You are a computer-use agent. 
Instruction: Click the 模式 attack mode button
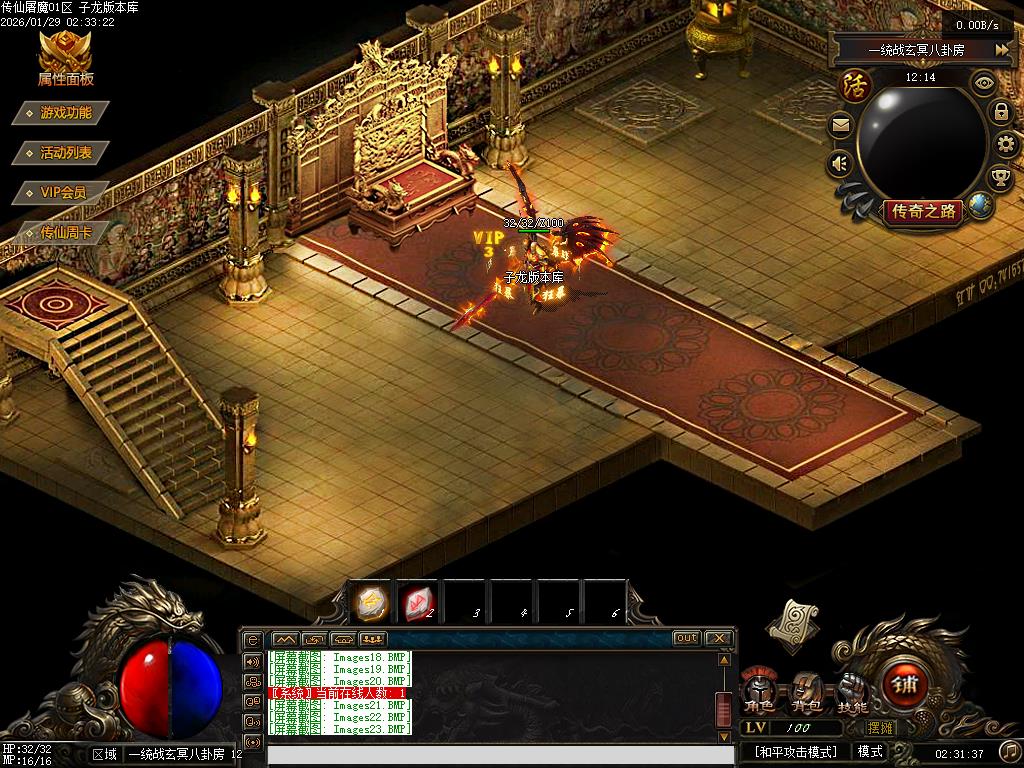(x=870, y=751)
